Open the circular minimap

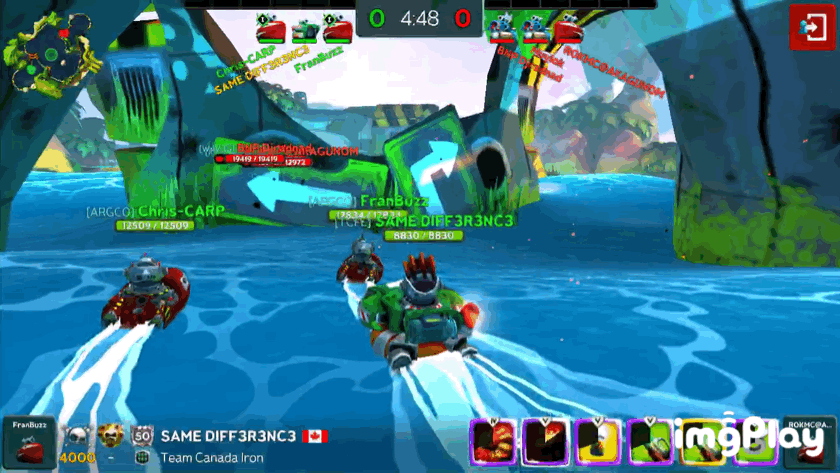point(44,47)
